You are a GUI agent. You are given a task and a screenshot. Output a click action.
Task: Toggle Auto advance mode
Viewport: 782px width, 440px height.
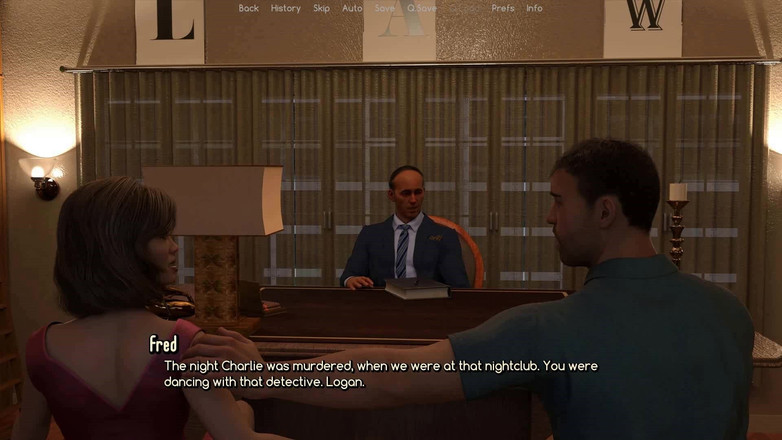[352, 8]
